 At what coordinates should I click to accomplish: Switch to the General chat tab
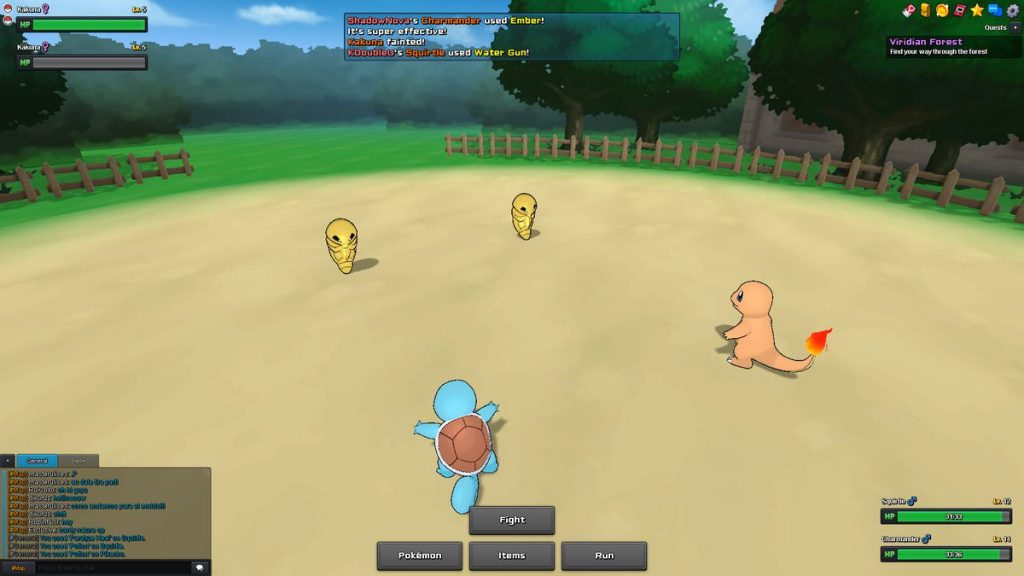click(37, 461)
